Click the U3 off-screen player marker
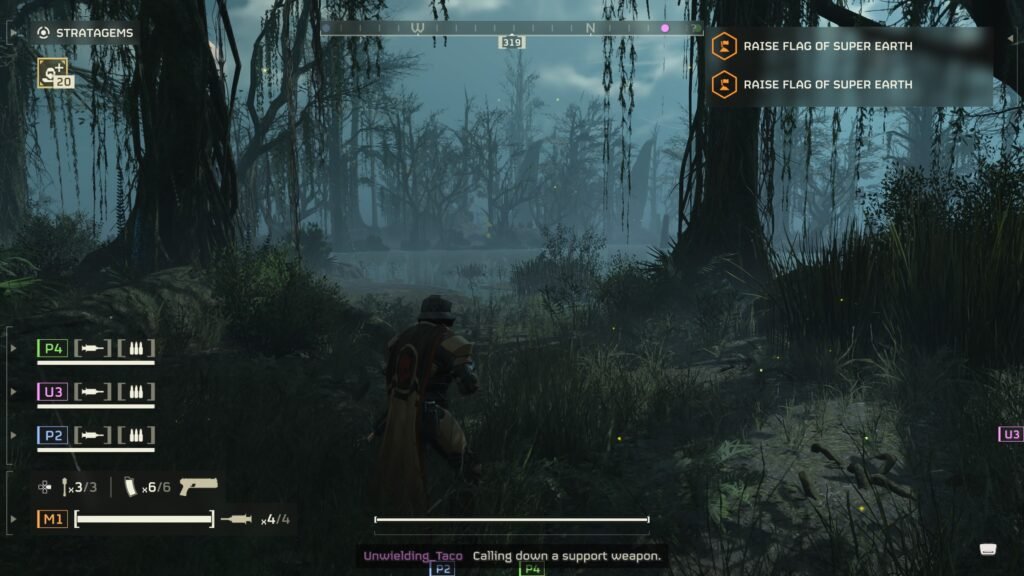This screenshot has height=576, width=1024. pyautogui.click(x=1010, y=434)
